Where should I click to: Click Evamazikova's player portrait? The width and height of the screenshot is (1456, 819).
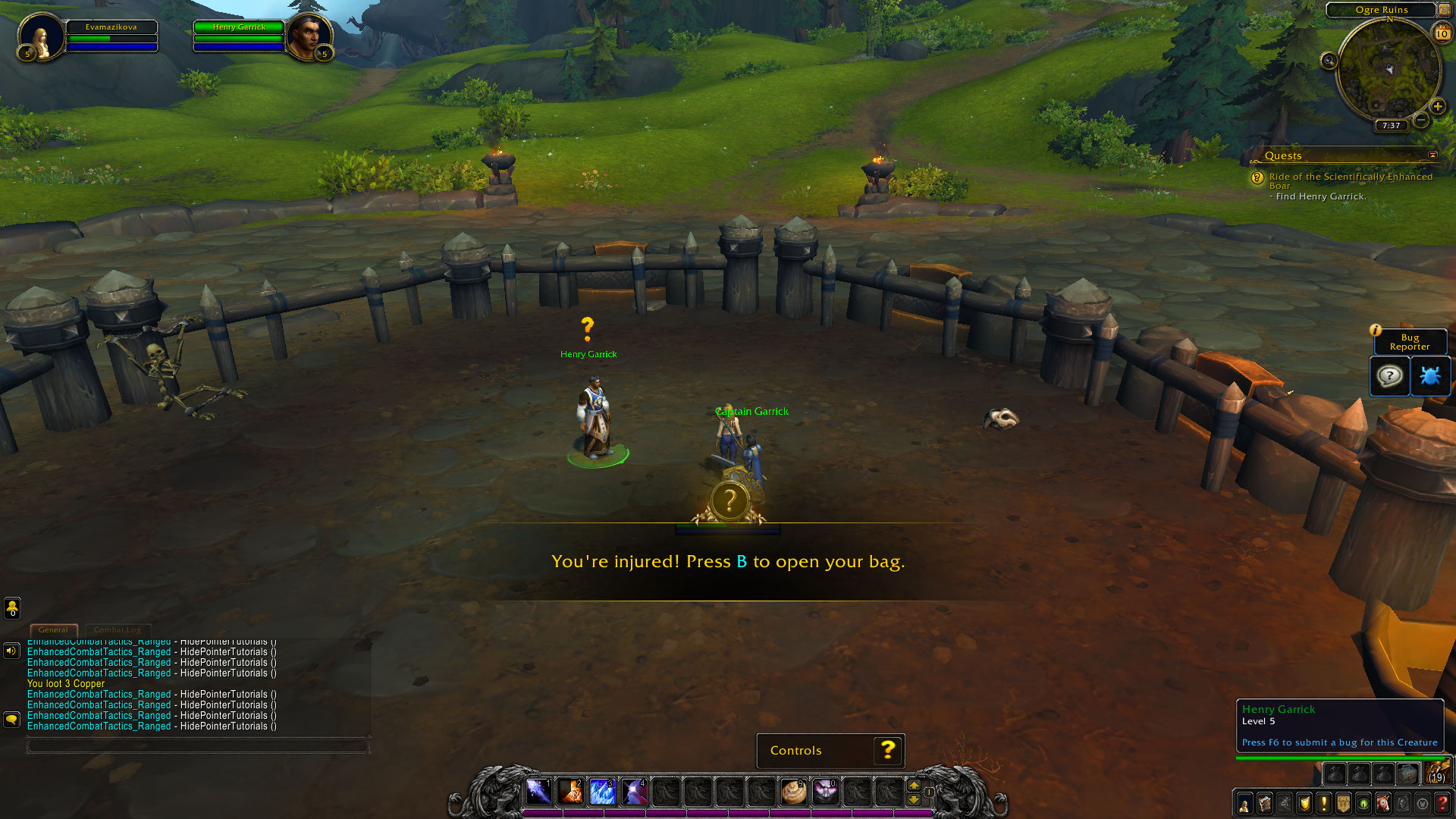coord(41,36)
